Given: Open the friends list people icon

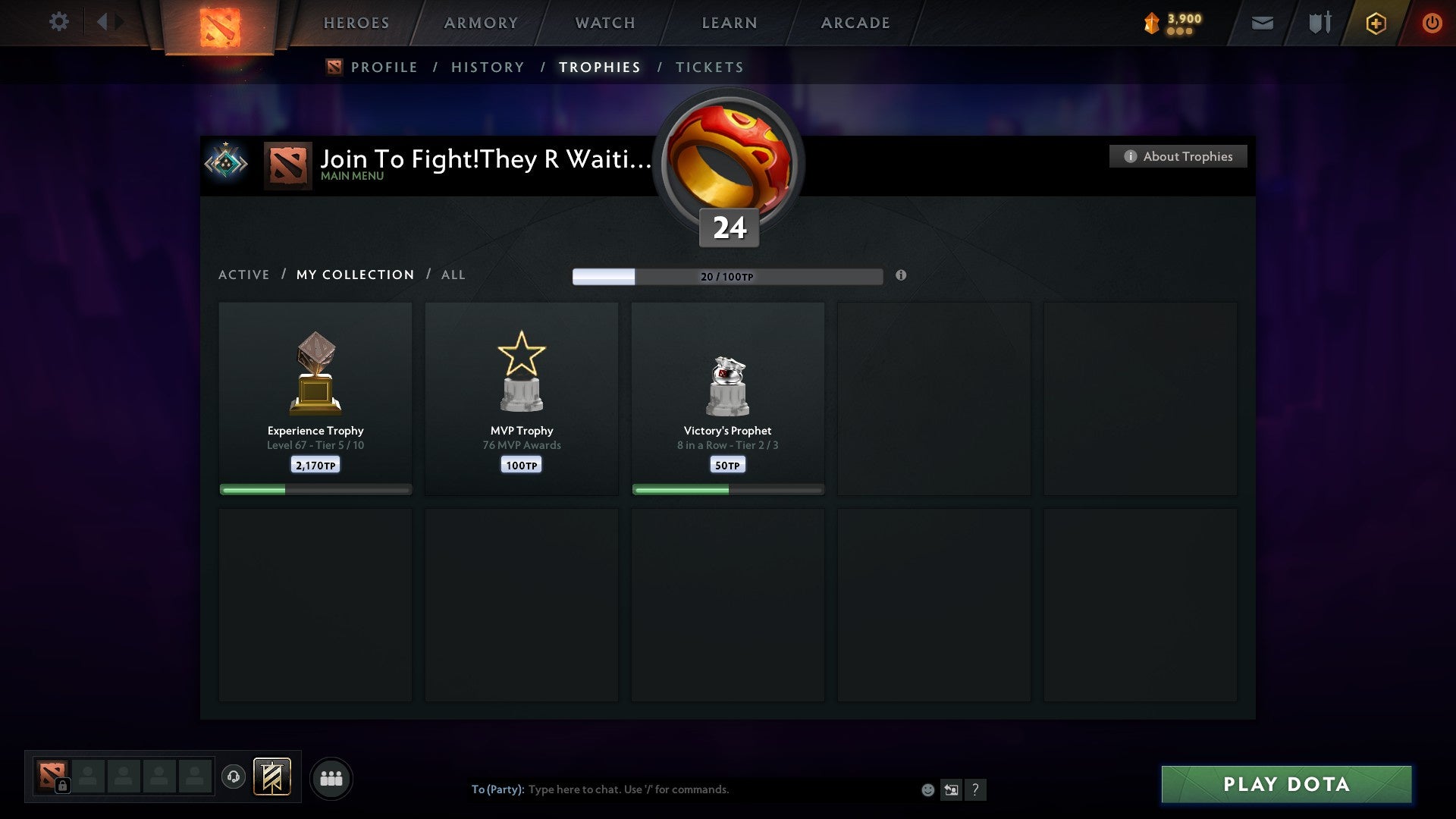Looking at the screenshot, I should (331, 777).
